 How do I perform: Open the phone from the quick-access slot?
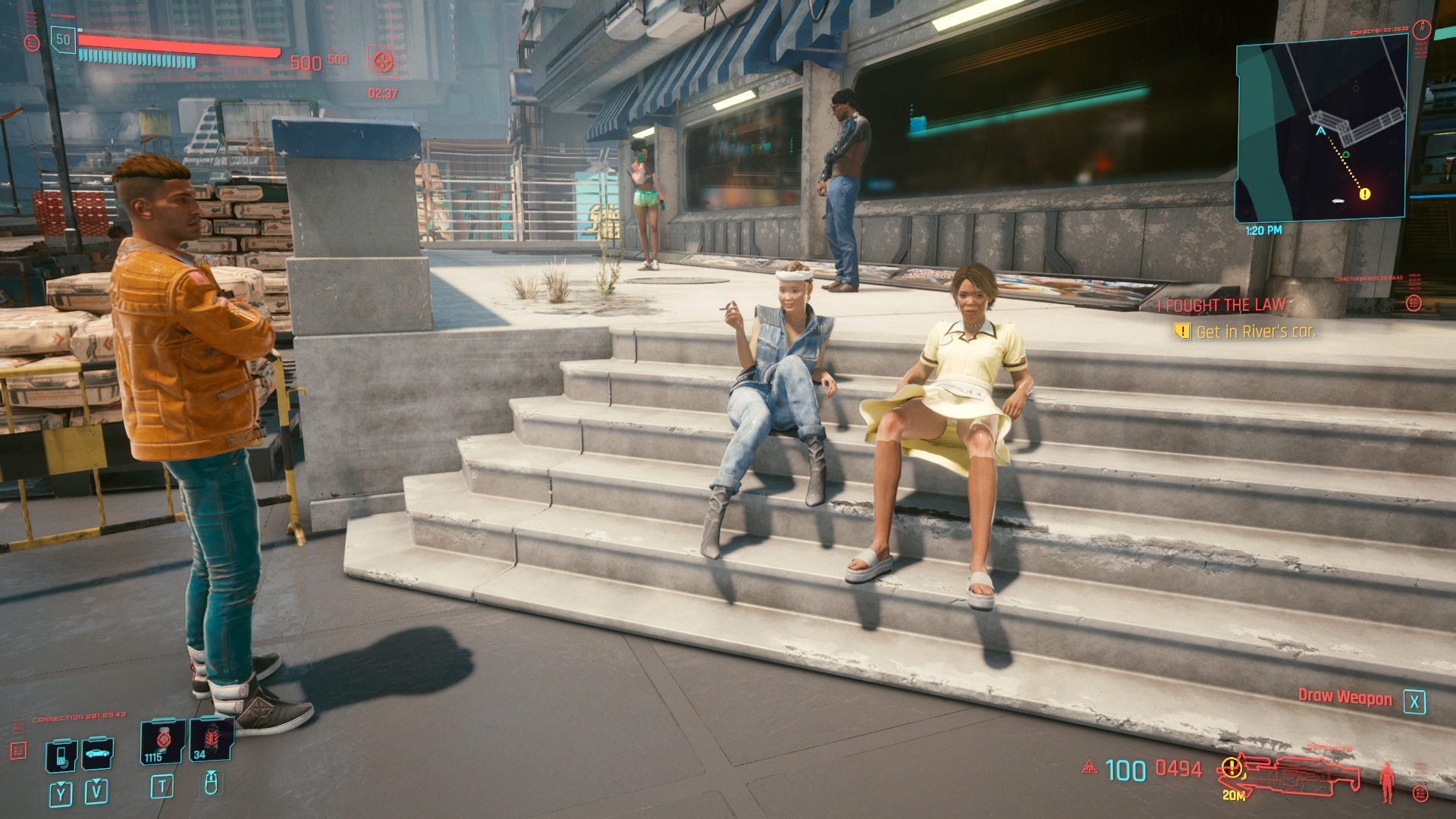(x=61, y=755)
